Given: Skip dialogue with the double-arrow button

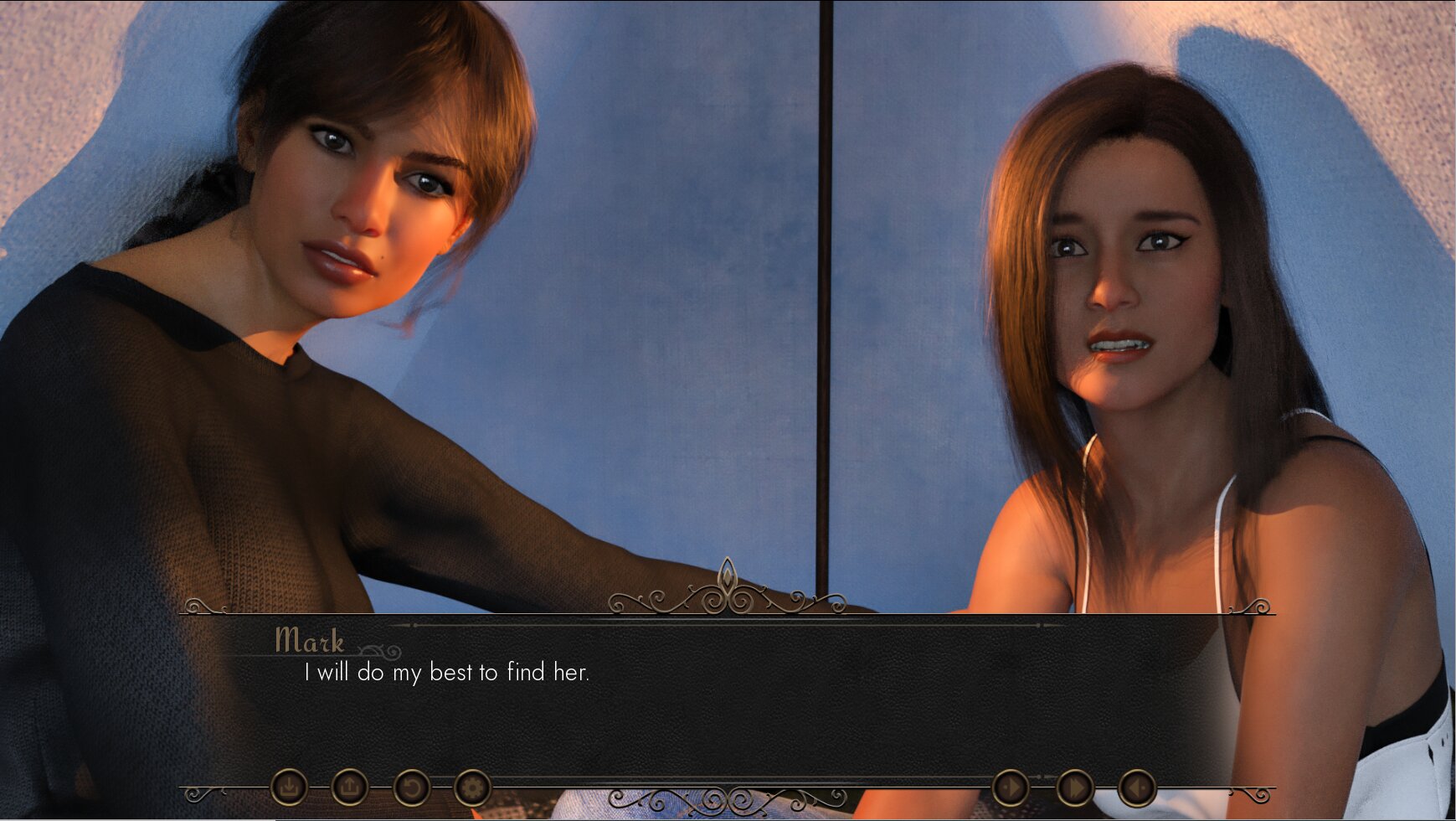Looking at the screenshot, I should (1074, 788).
